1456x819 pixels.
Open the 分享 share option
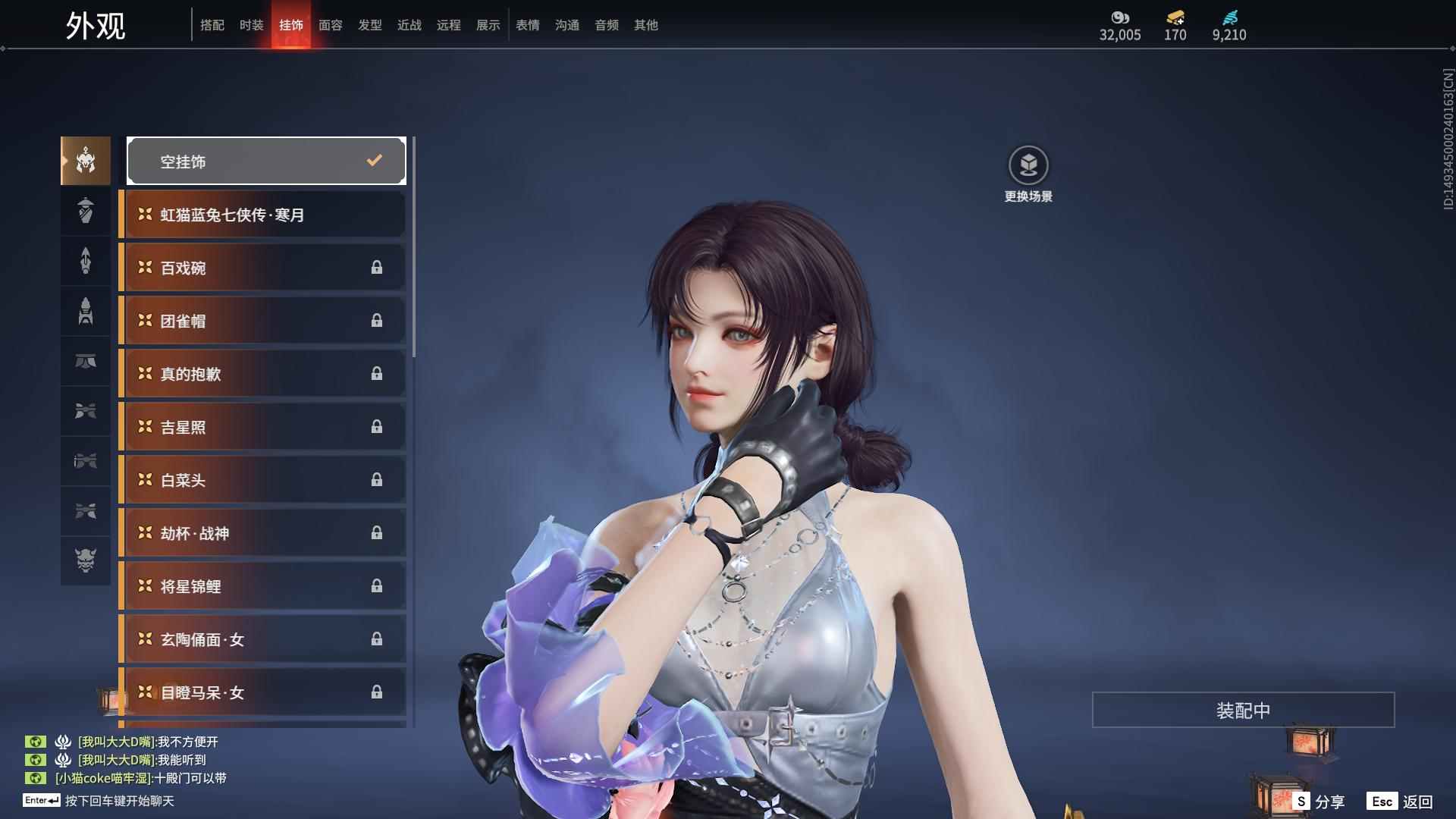pyautogui.click(x=1319, y=802)
